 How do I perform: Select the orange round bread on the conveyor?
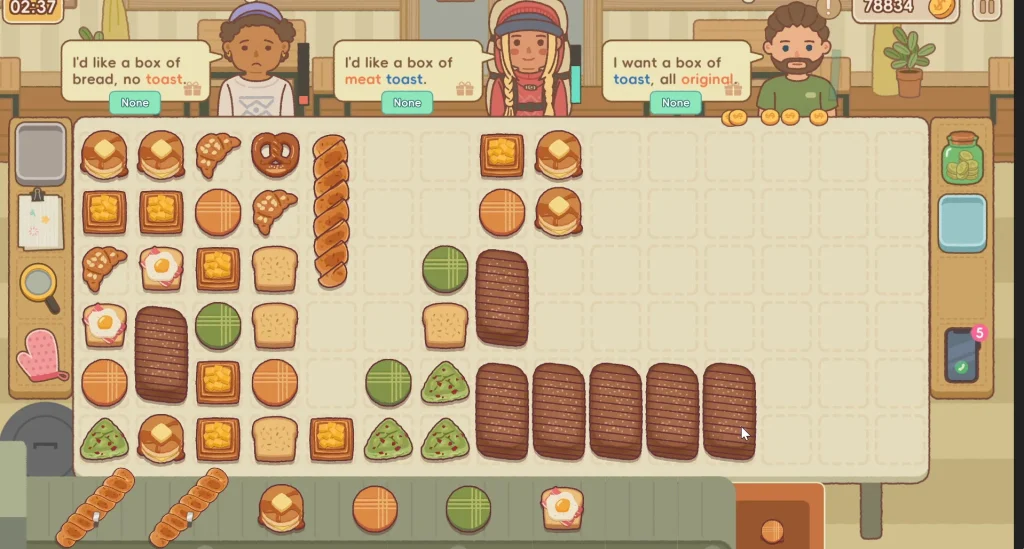pyautogui.click(x=375, y=508)
